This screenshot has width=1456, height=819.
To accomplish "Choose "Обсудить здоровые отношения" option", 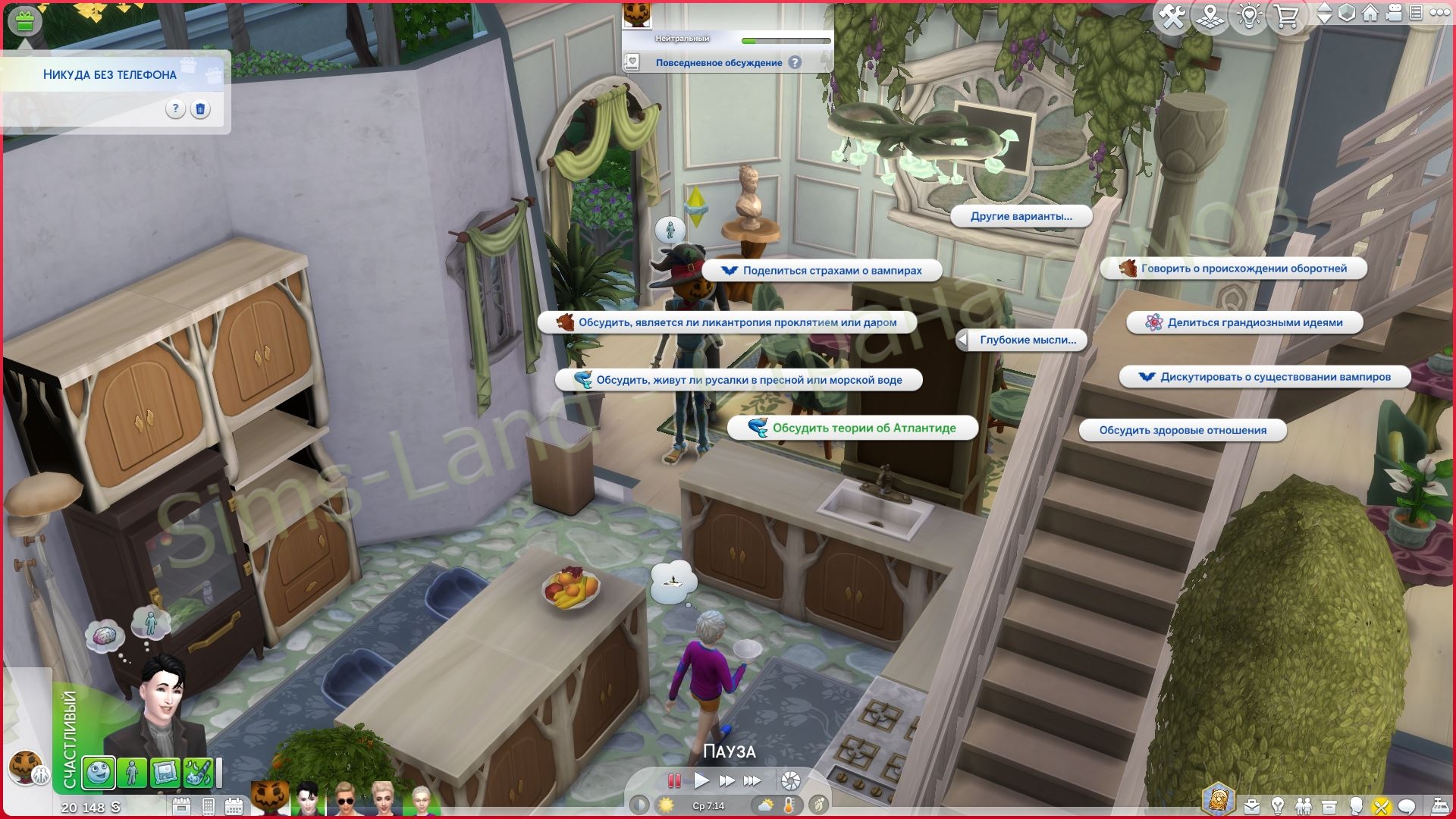I will point(1182,430).
